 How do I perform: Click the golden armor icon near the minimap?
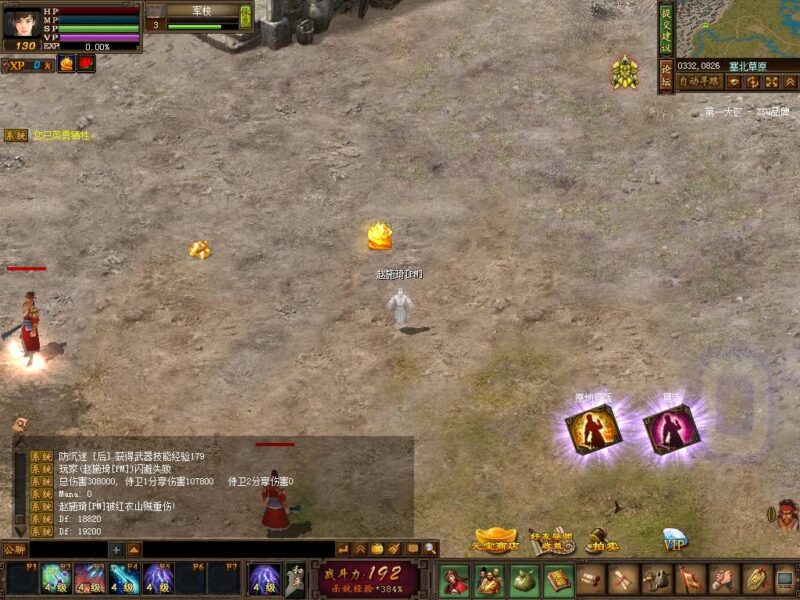point(625,72)
